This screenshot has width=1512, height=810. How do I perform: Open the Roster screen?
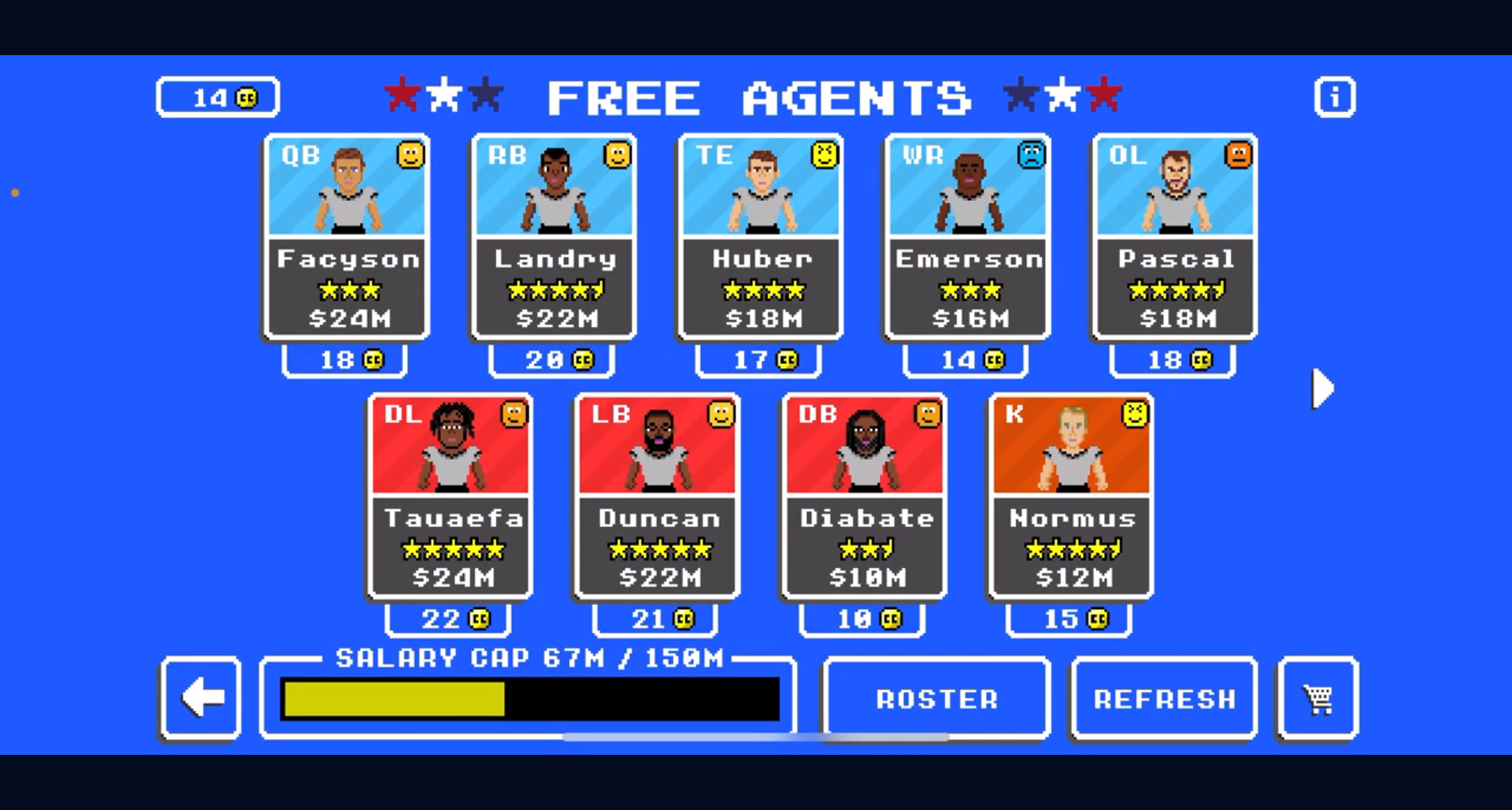pyautogui.click(x=936, y=699)
